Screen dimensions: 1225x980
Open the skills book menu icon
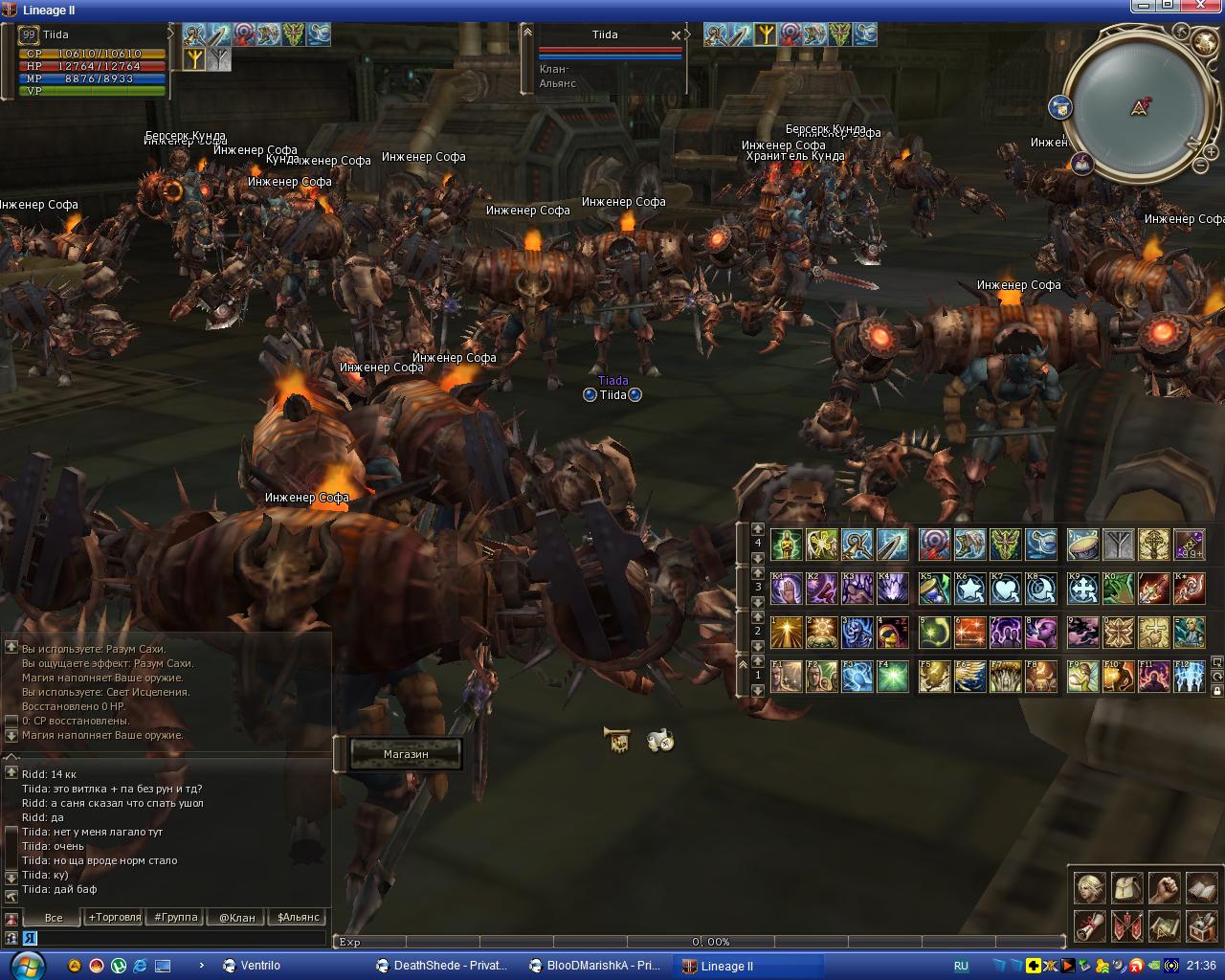(x=1201, y=888)
